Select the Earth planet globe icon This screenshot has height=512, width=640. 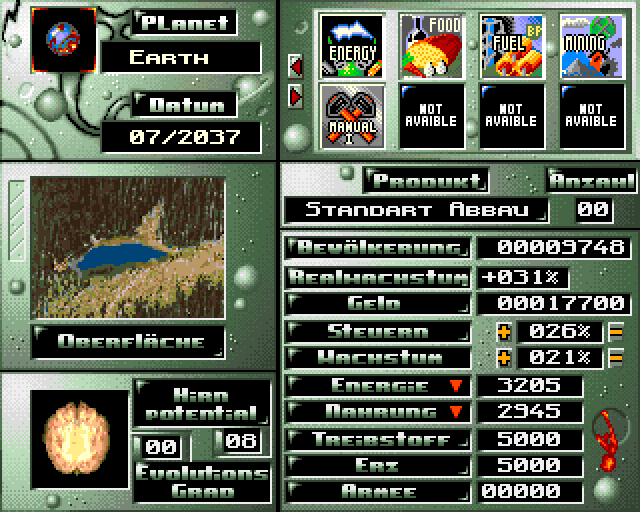(64, 39)
